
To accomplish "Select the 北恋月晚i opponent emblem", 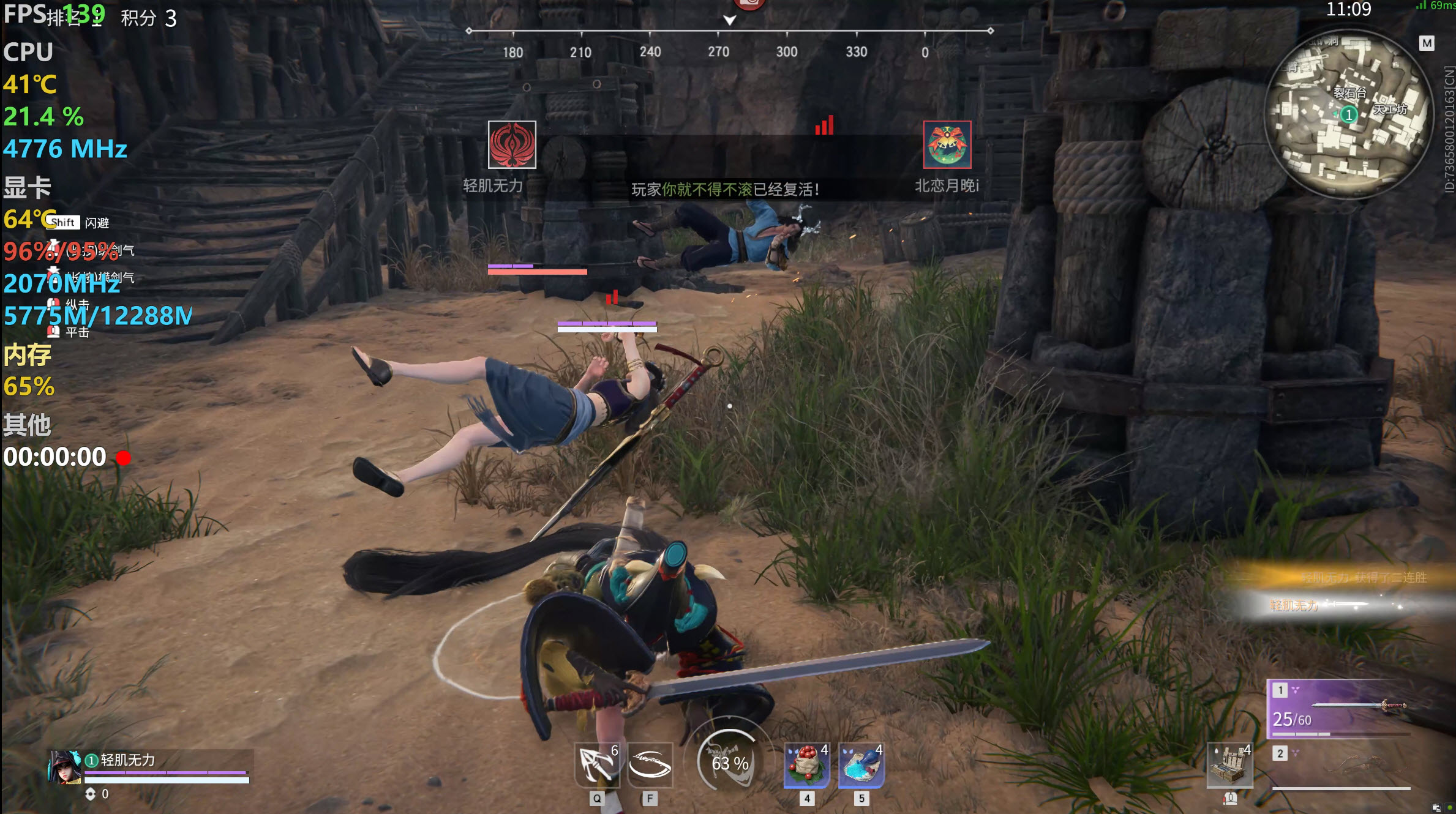I will click(947, 144).
